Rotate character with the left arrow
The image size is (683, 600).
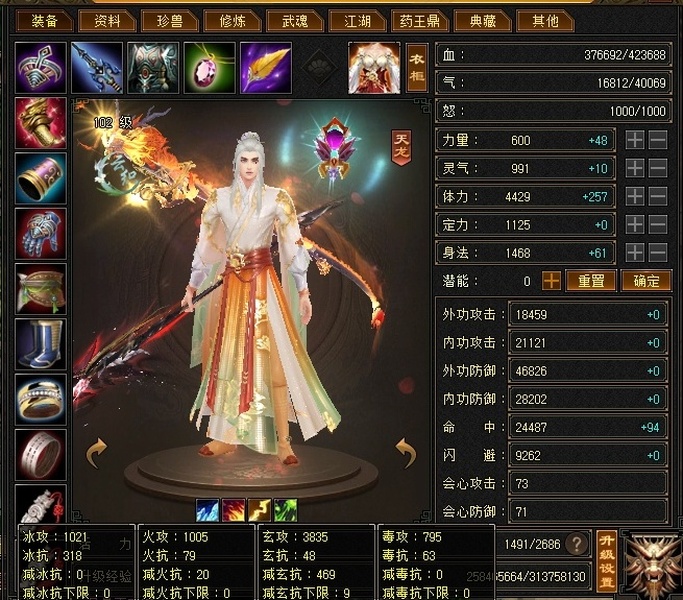coord(97,453)
